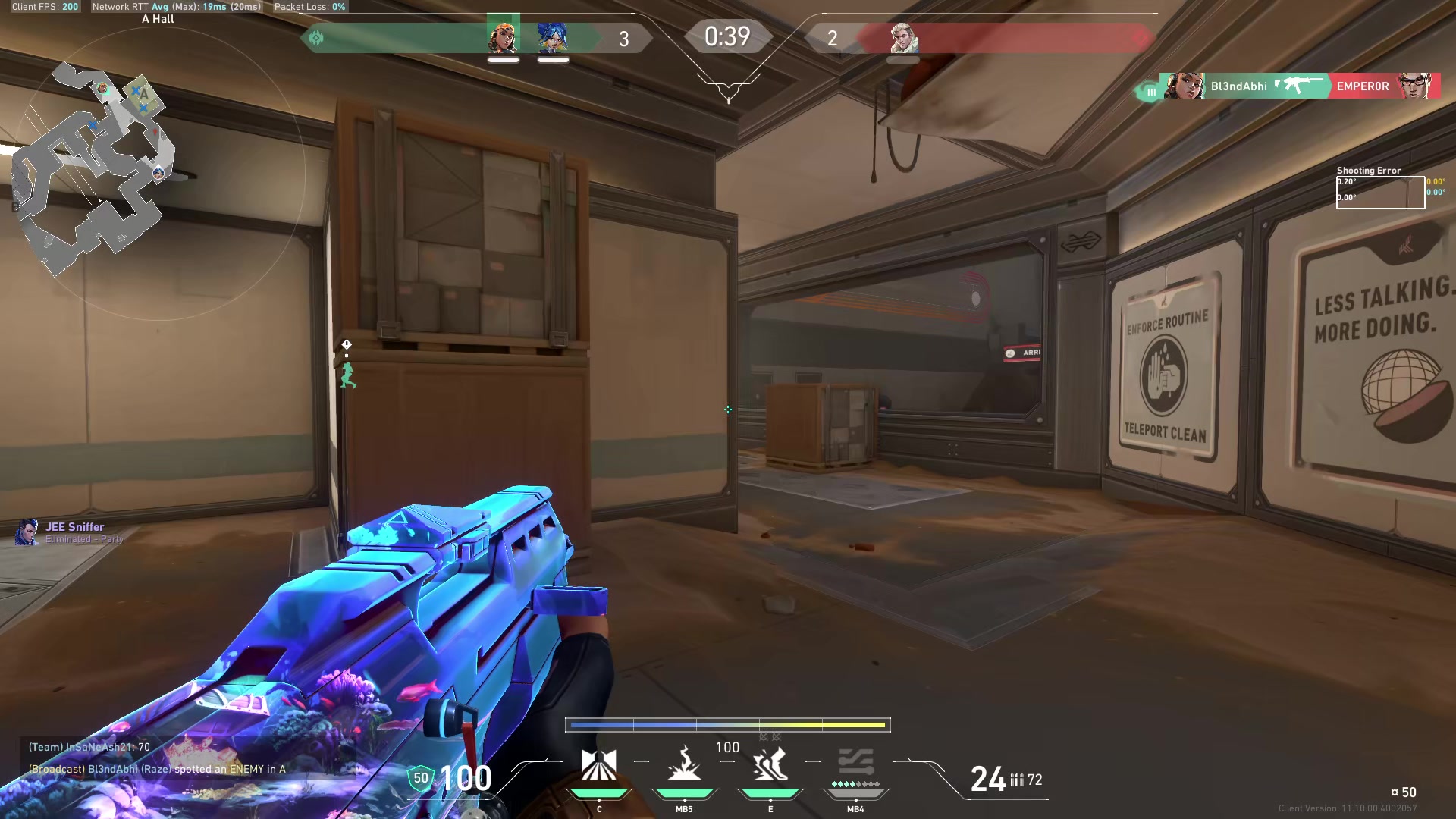
Task: Click the Bl3ndAbhi name in the killfeed
Action: [1239, 86]
